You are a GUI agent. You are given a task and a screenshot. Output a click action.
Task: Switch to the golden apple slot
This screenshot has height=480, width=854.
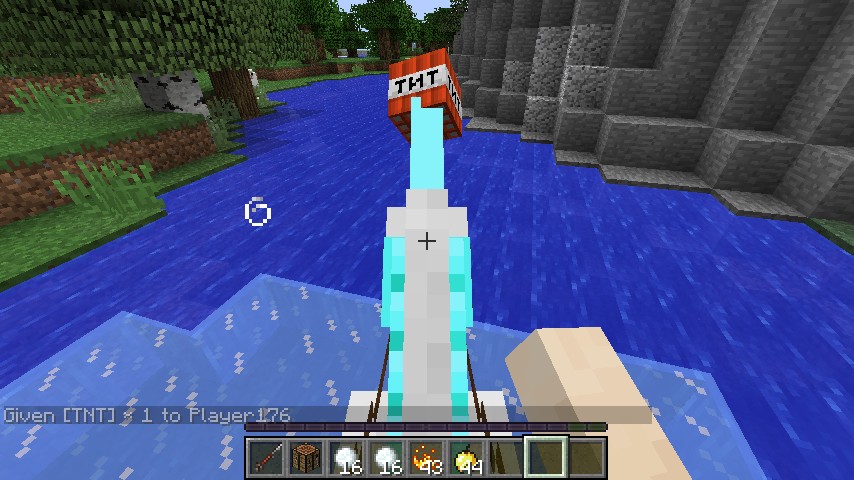point(466,458)
